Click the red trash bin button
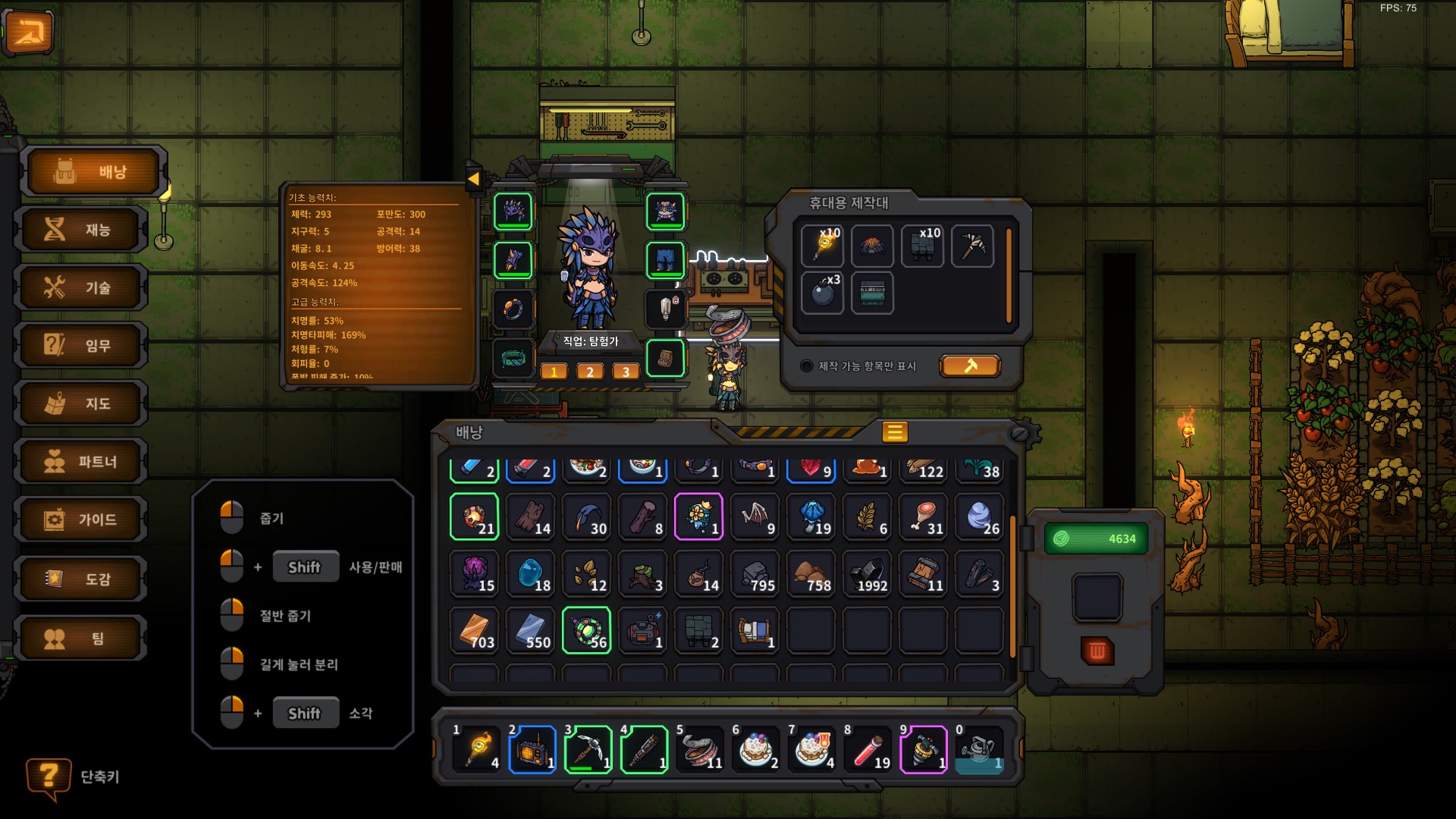This screenshot has width=1456, height=819. (x=1097, y=651)
